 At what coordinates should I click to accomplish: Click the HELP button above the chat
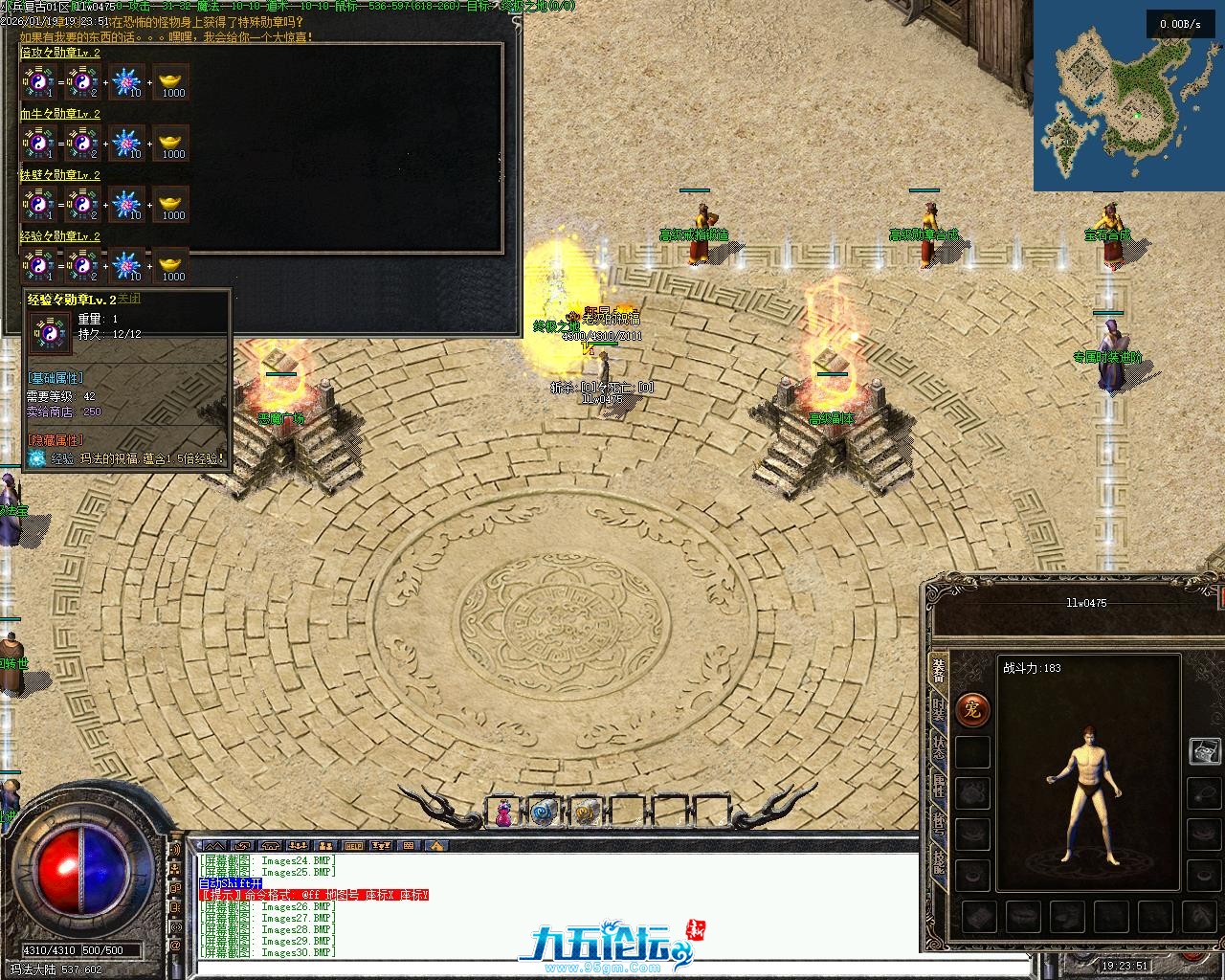click(354, 846)
